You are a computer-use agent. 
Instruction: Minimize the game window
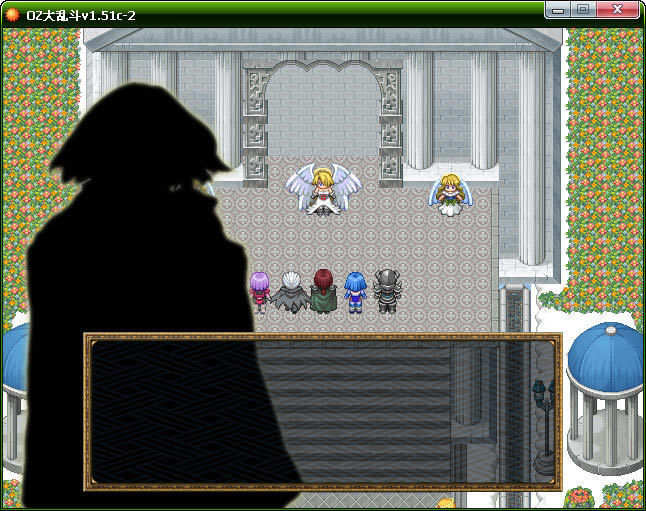(559, 9)
